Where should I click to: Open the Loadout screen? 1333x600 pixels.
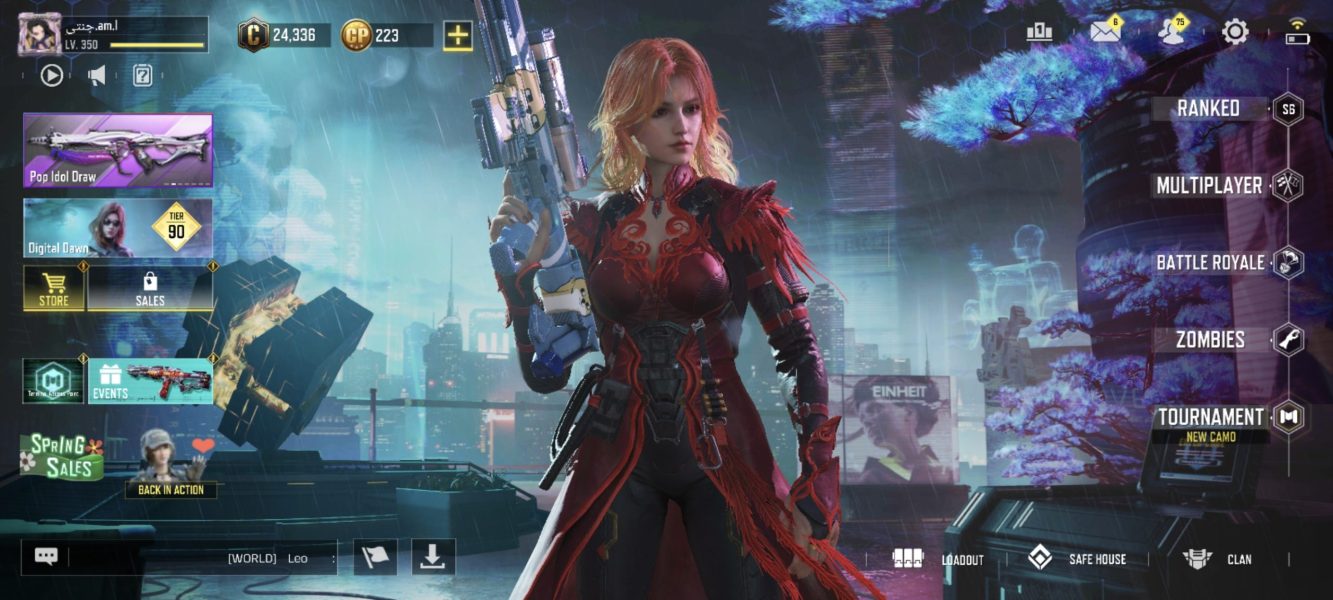(938, 559)
